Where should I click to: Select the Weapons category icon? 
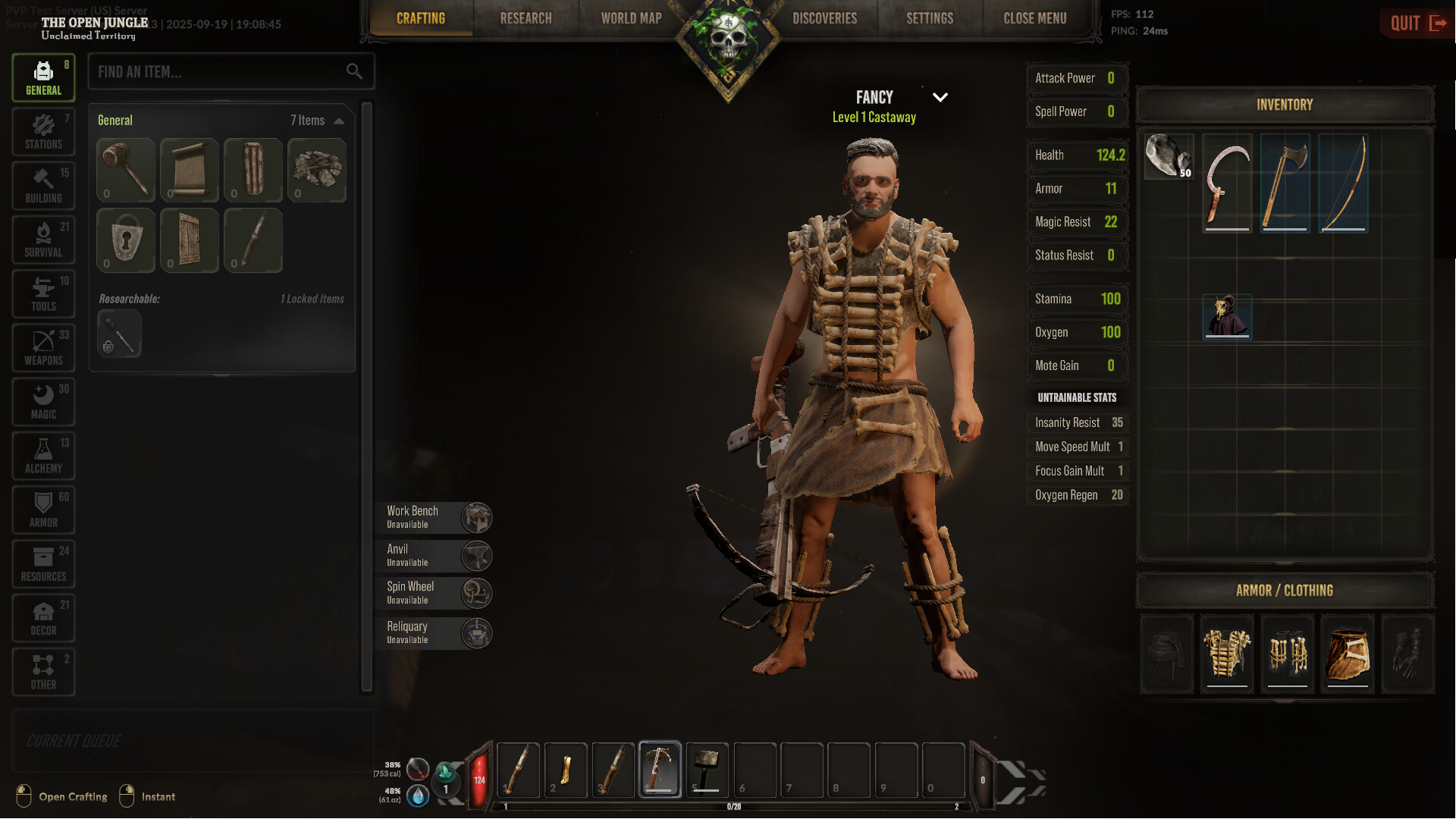[x=43, y=348]
